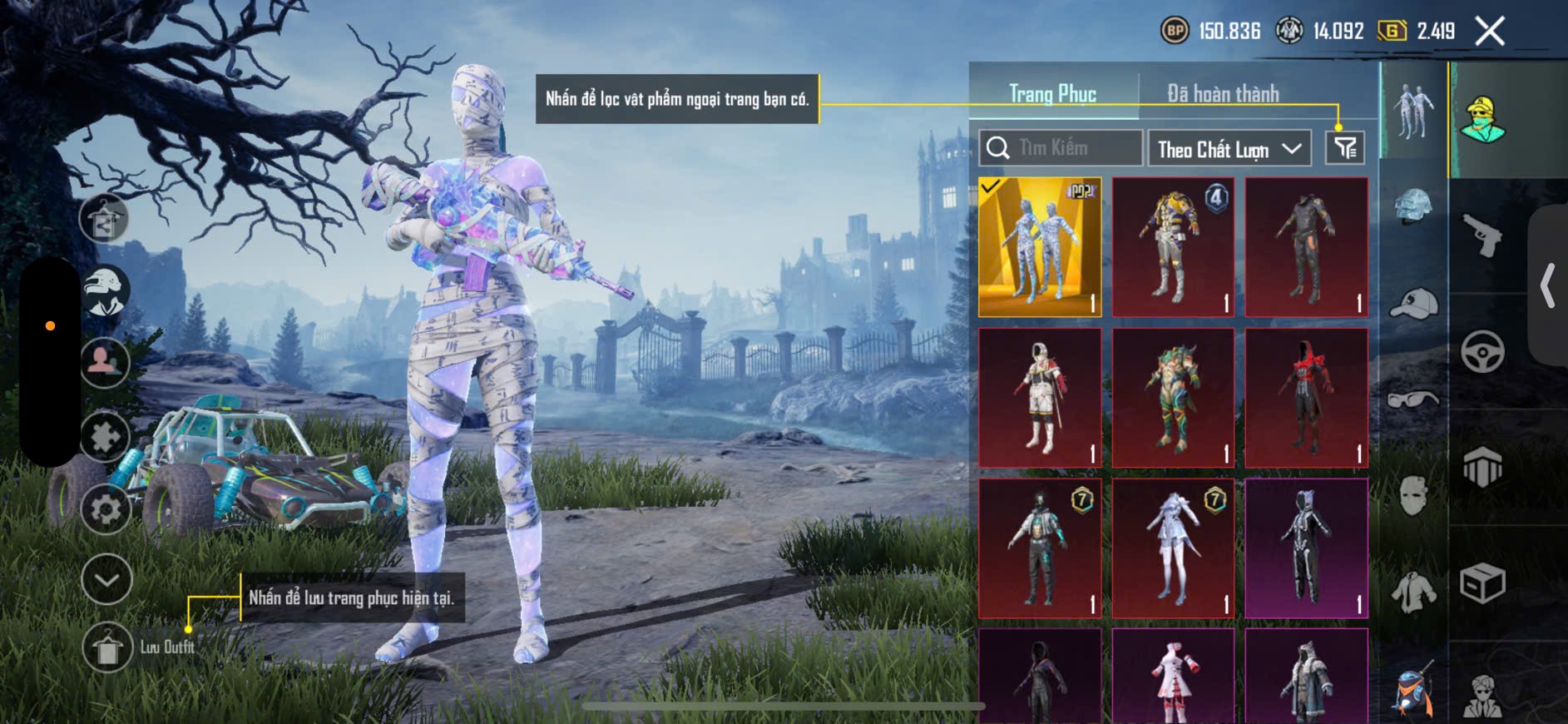Show the glasses category
The height and width of the screenshot is (724, 1568).
tap(1413, 400)
